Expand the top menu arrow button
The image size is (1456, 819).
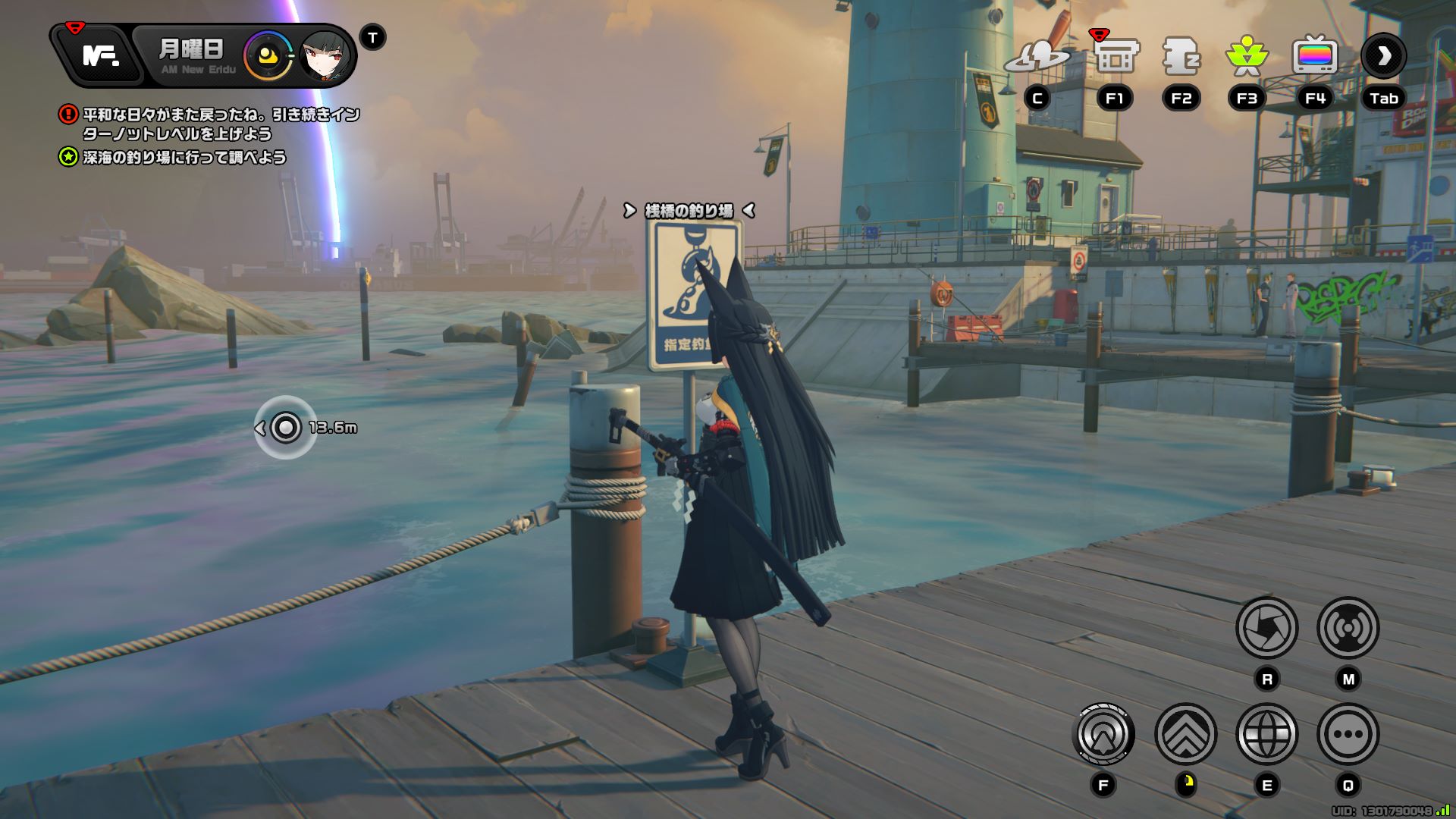pyautogui.click(x=1383, y=56)
